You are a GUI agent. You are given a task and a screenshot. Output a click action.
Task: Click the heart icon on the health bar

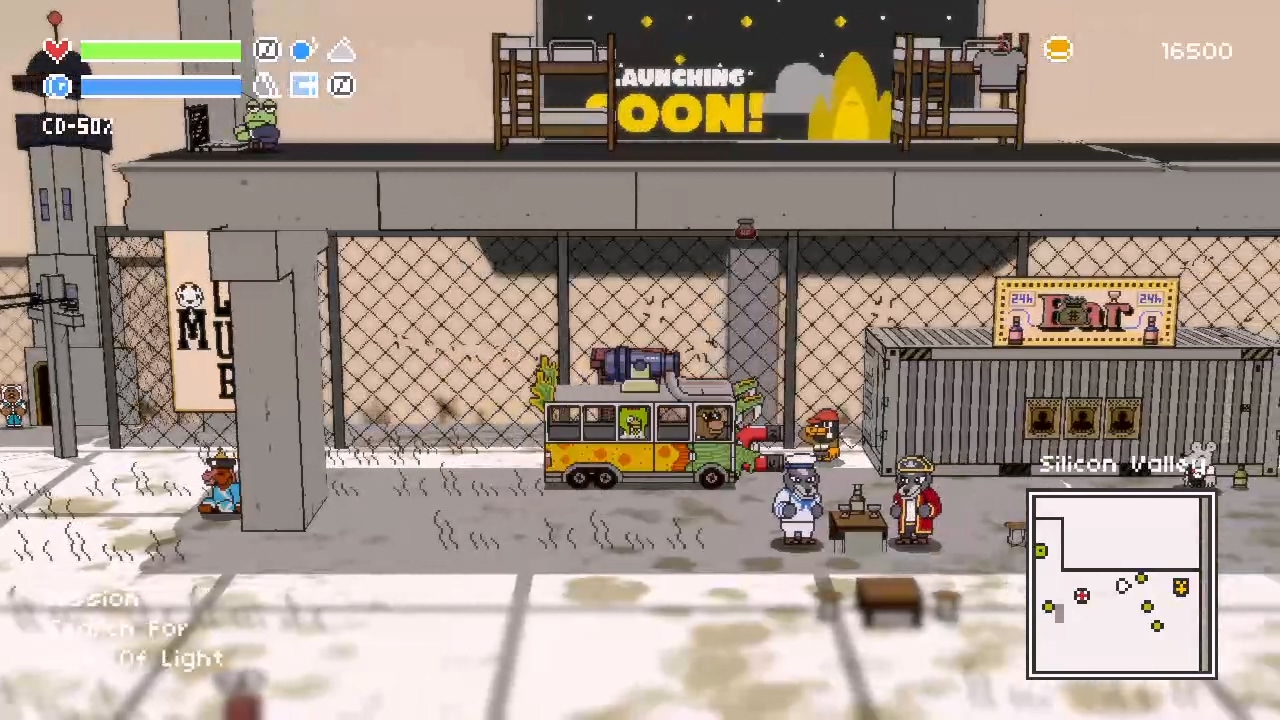[56, 50]
